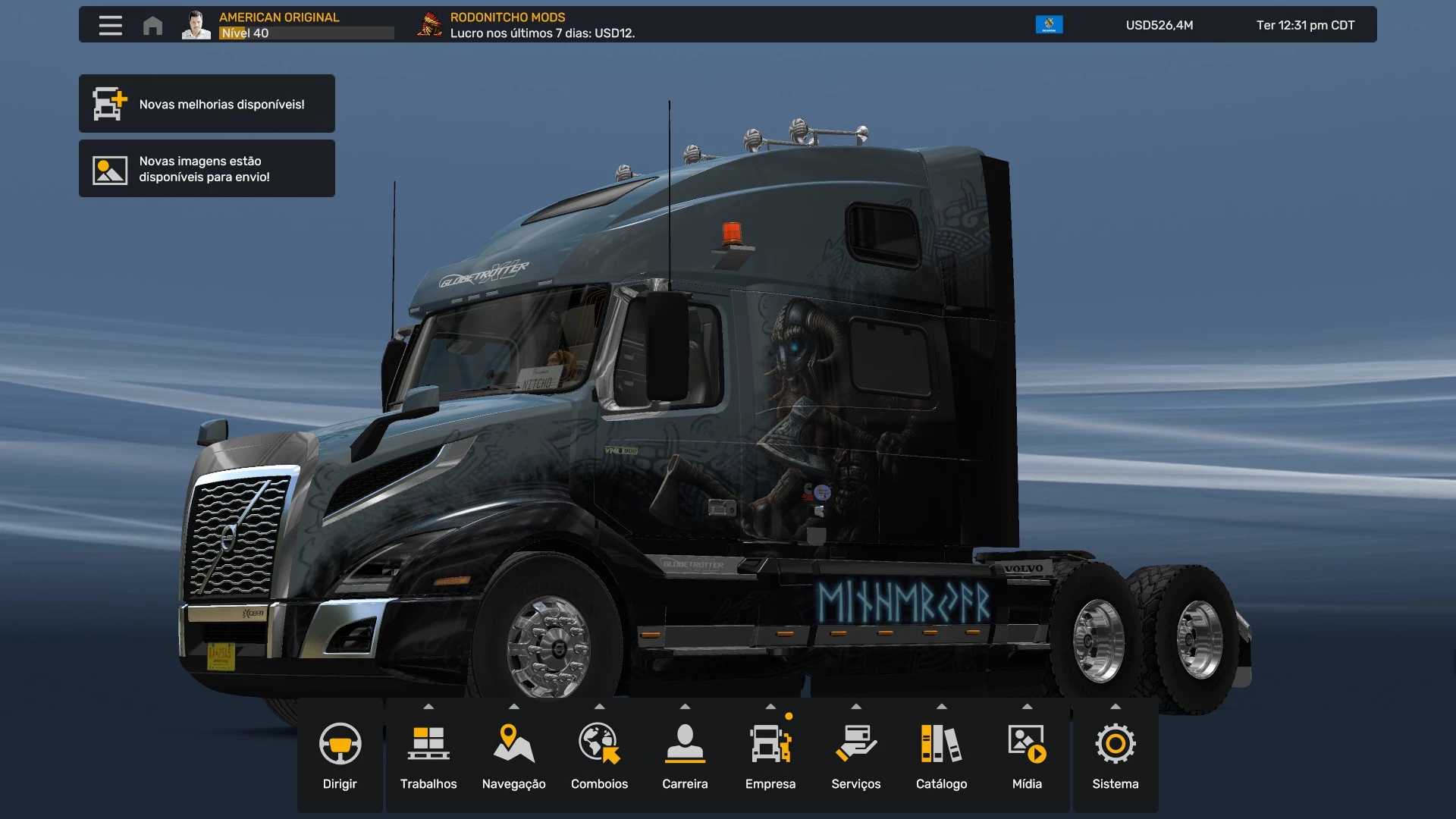The width and height of the screenshot is (1456, 819).
Task: Open the Empresa company menu
Action: click(x=770, y=755)
